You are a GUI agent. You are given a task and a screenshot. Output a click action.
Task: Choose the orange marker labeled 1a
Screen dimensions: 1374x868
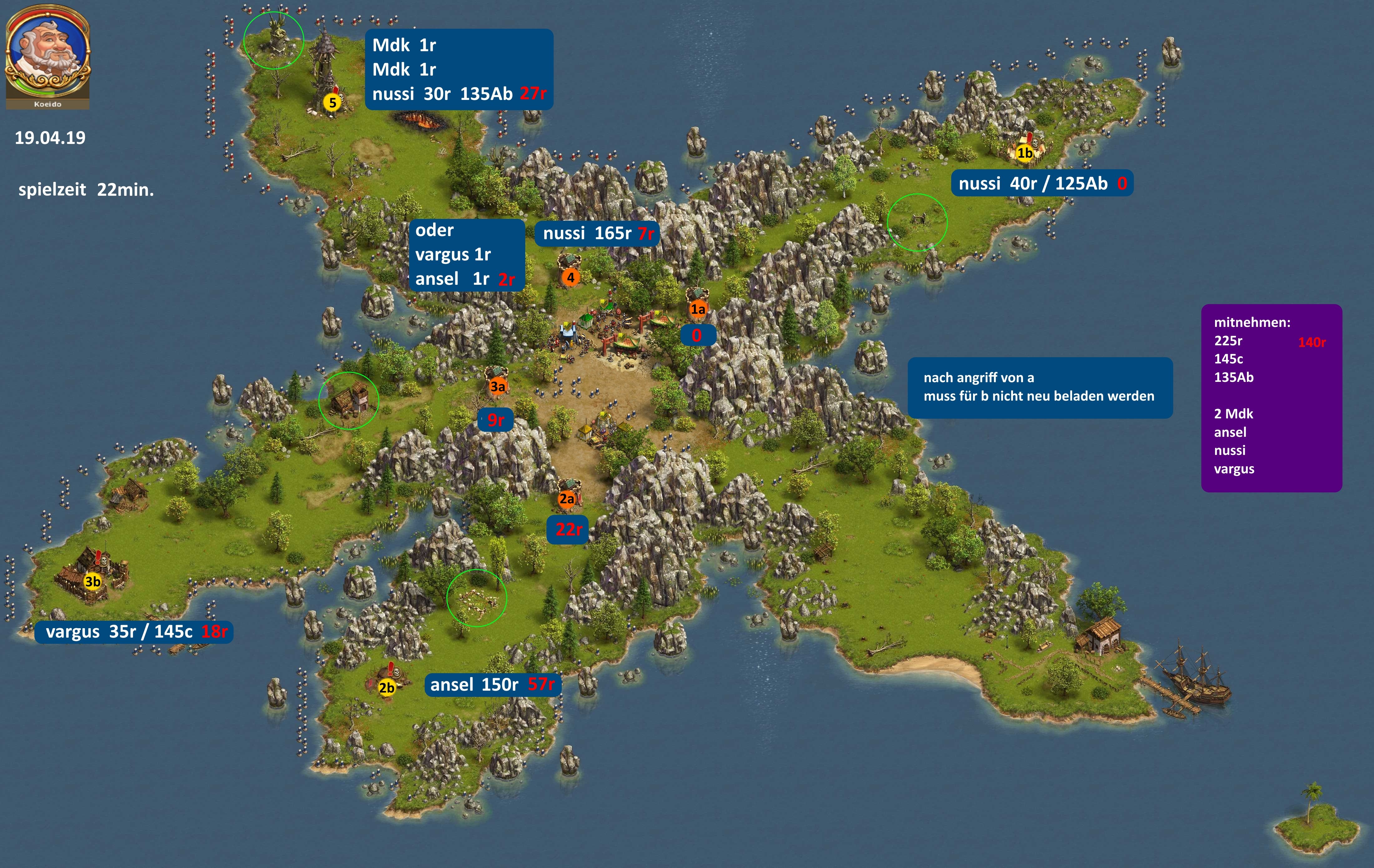698,309
